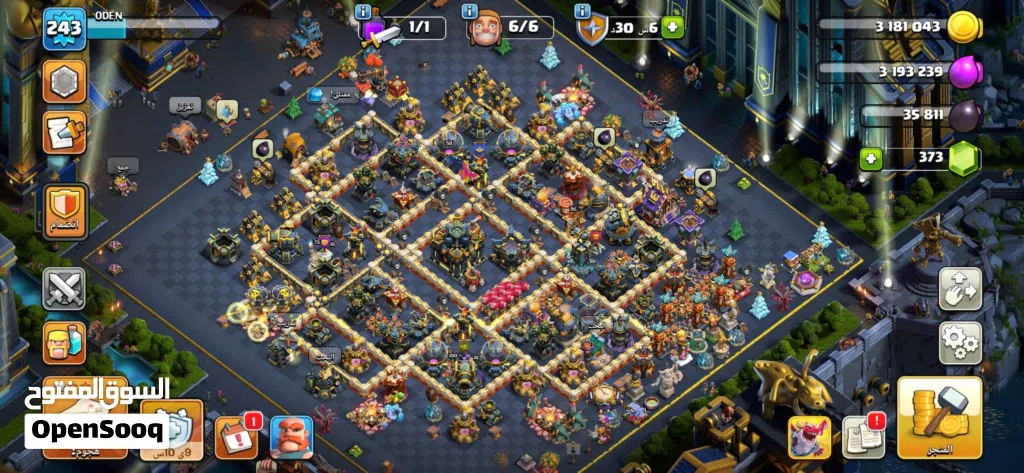Open the crossed swords battle log button

pos(64,290)
